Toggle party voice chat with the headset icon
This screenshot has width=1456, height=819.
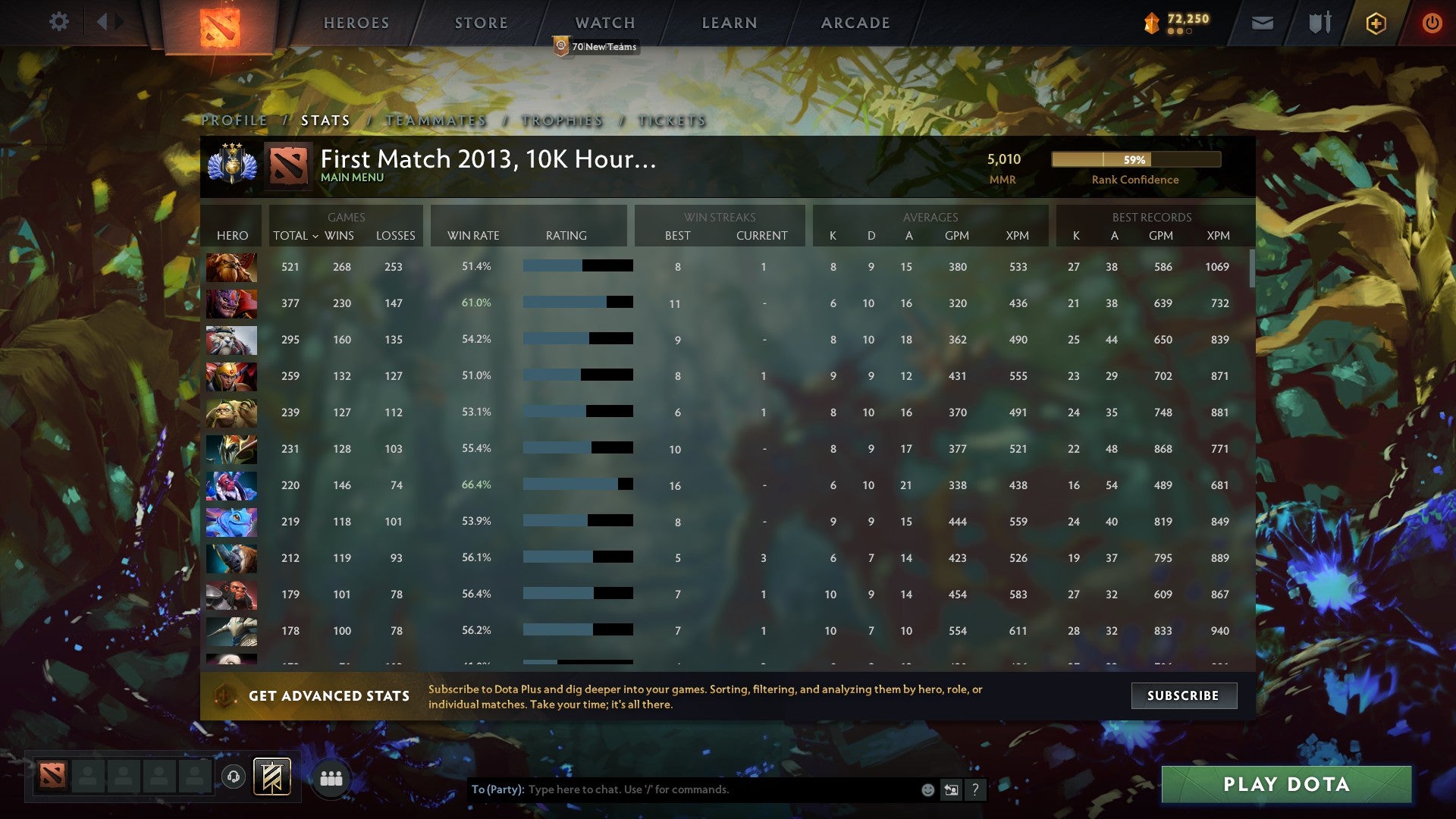(234, 777)
